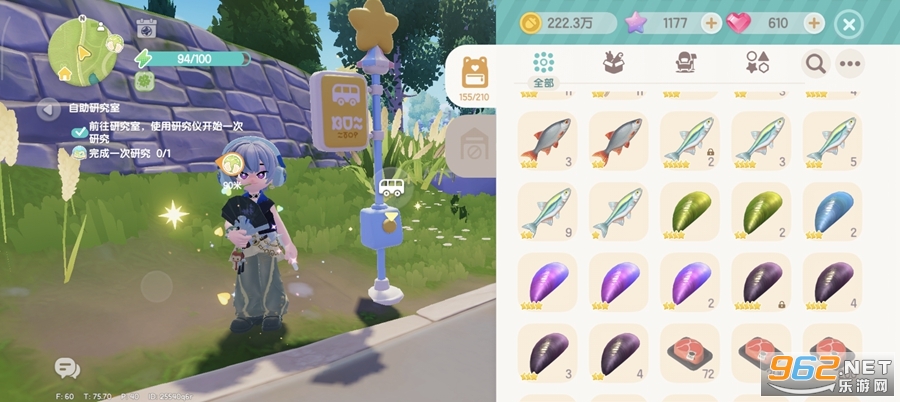Open the crate category tab
The height and width of the screenshot is (402, 900).
[x=614, y=63]
